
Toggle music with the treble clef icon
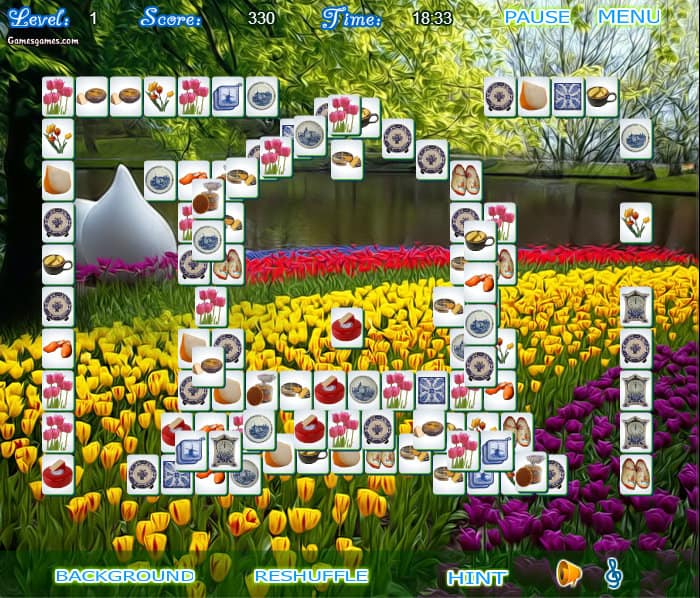click(614, 573)
